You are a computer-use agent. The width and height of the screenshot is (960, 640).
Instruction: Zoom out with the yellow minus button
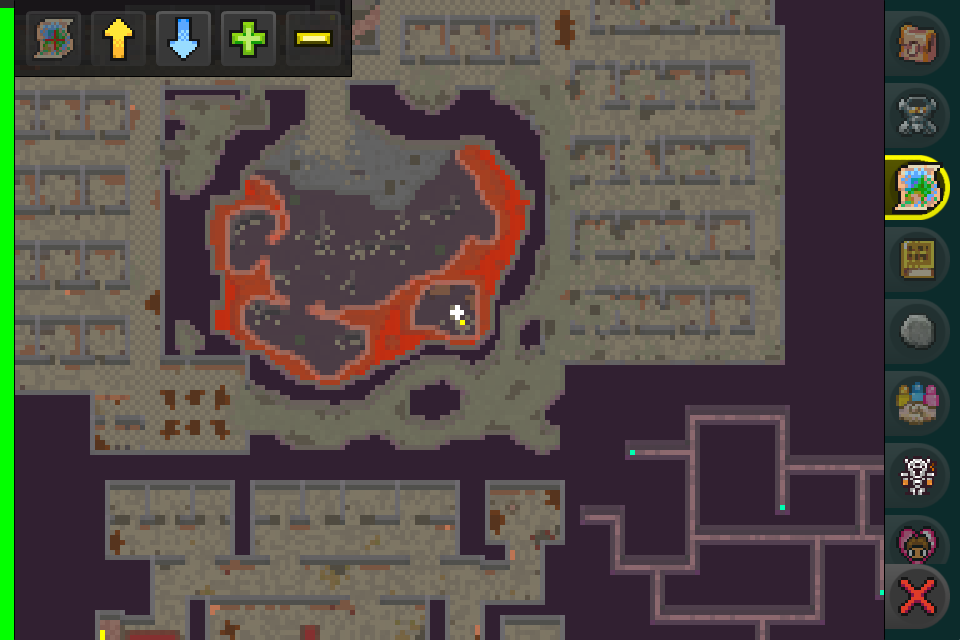(313, 39)
